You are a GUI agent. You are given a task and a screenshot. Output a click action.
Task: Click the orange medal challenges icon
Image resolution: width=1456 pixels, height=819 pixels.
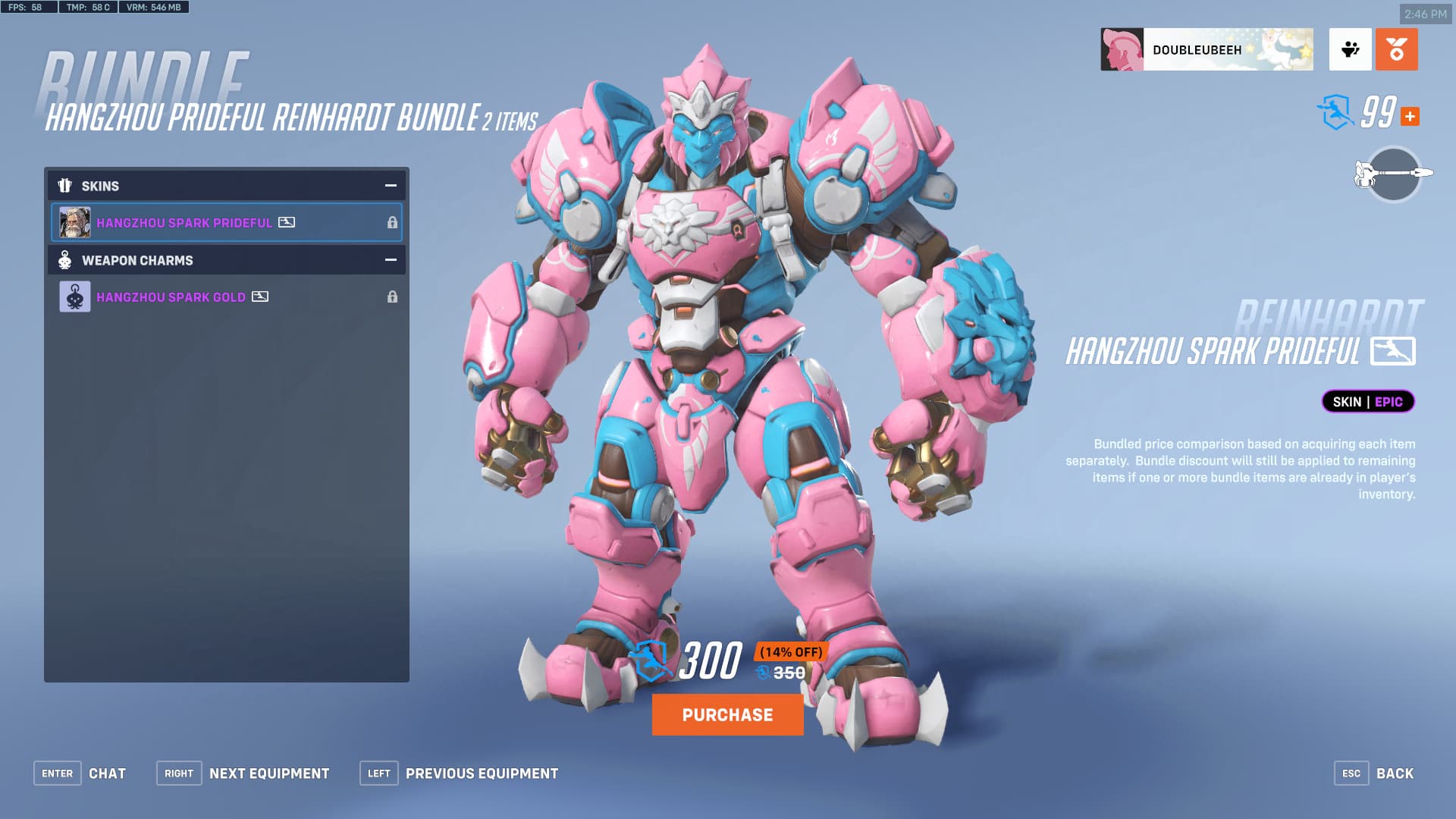(x=1396, y=50)
